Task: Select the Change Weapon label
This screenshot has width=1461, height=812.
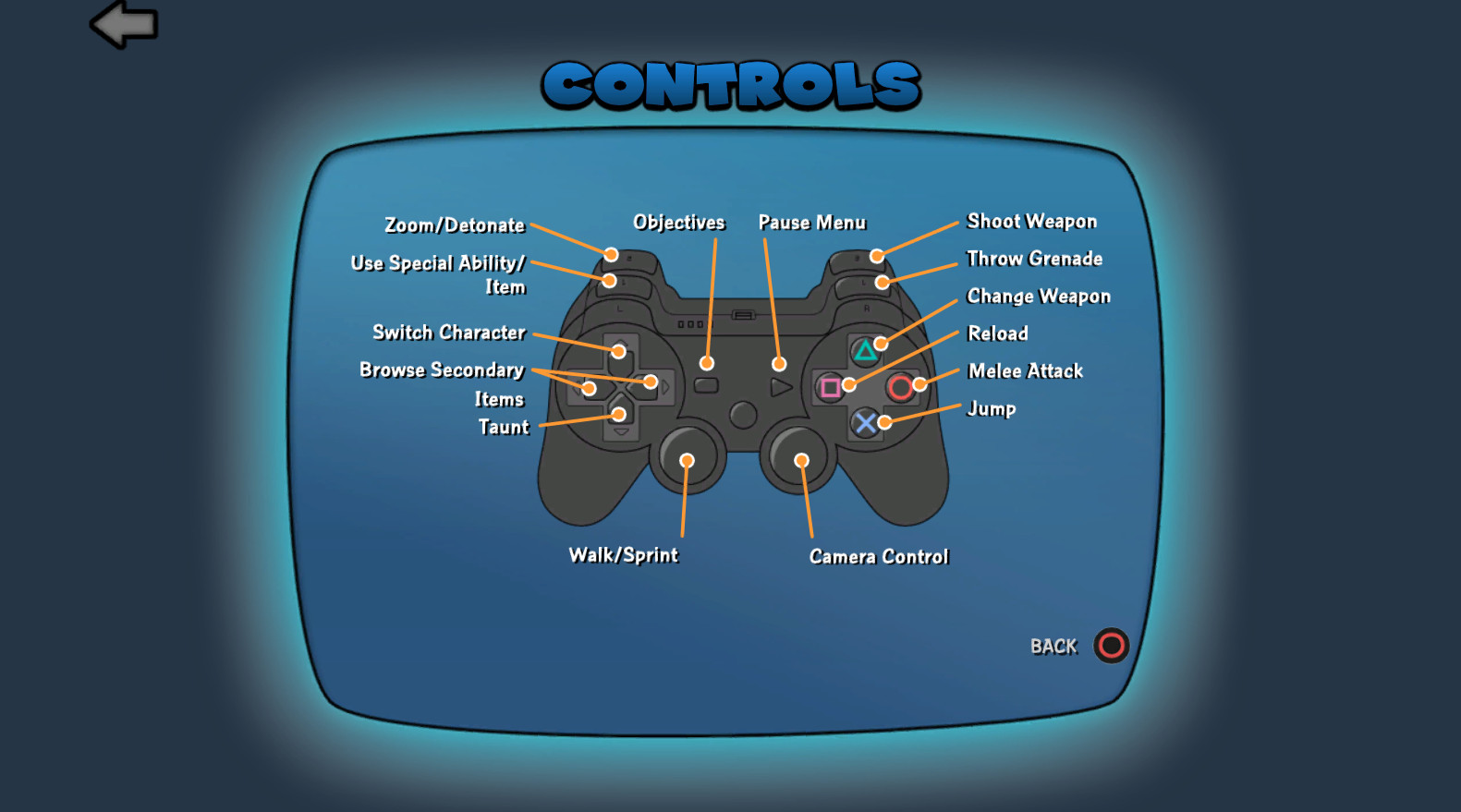Action: (1037, 297)
